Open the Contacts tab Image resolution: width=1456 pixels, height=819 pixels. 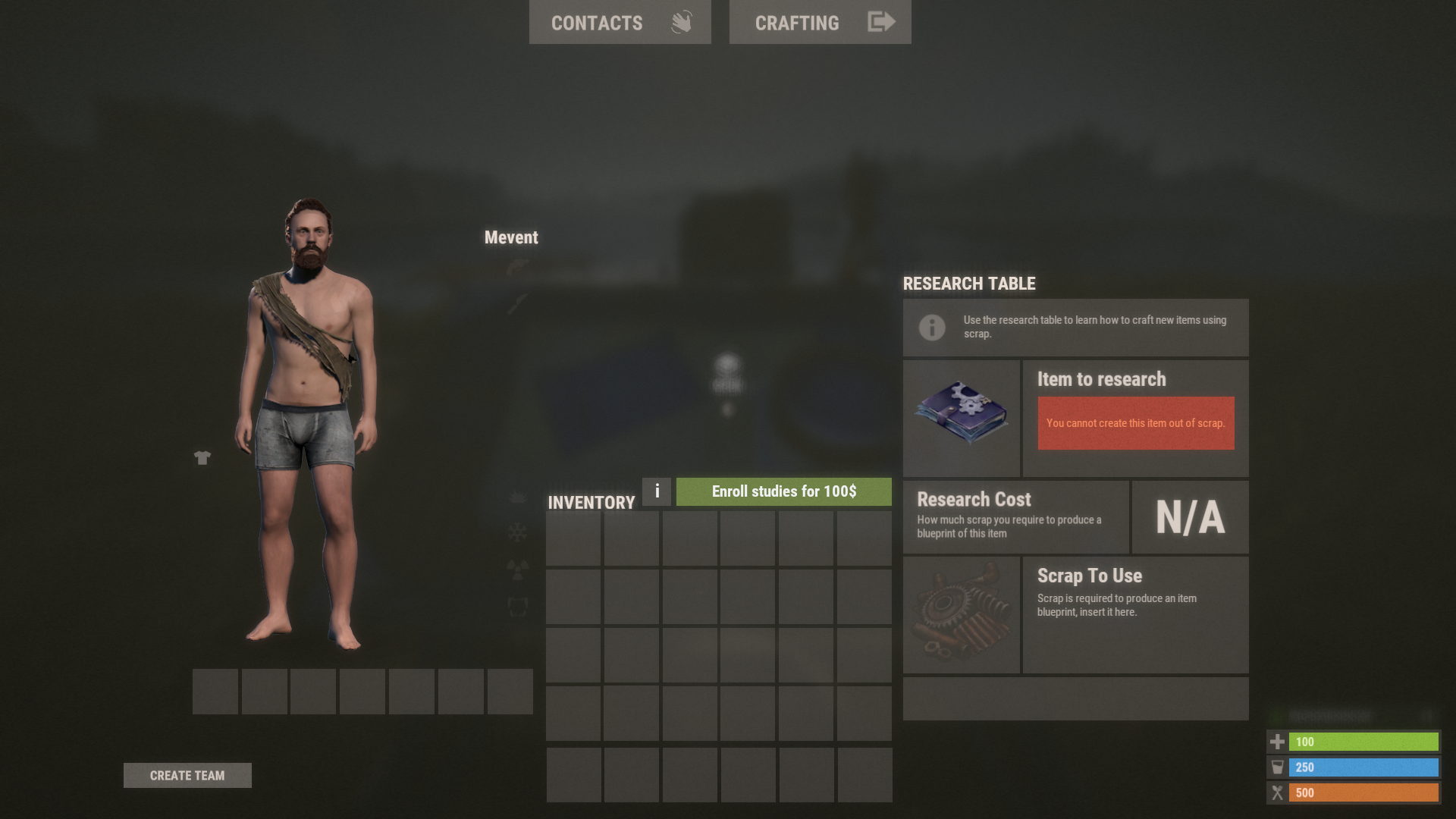[x=620, y=22]
